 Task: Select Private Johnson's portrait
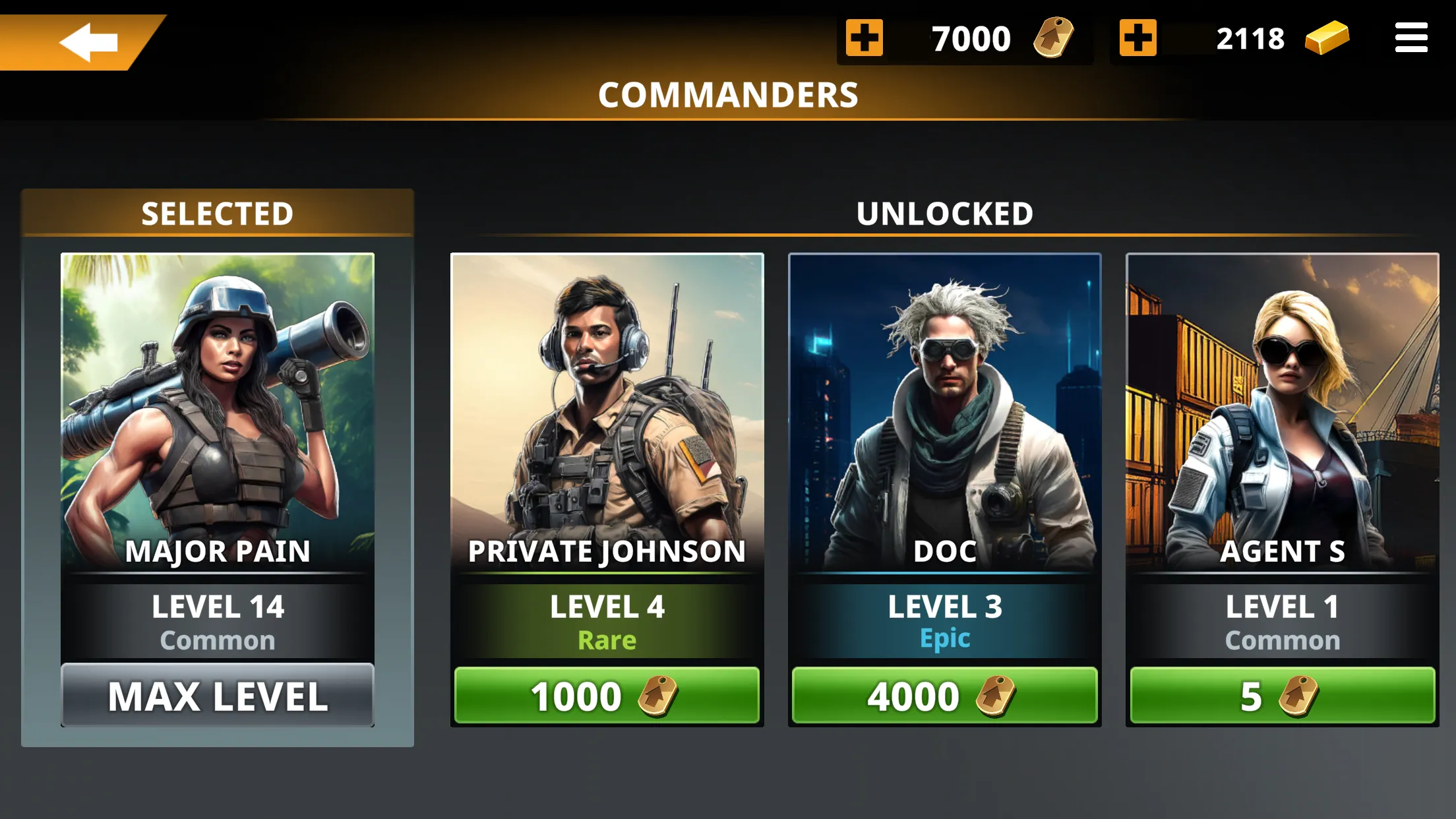click(x=607, y=396)
